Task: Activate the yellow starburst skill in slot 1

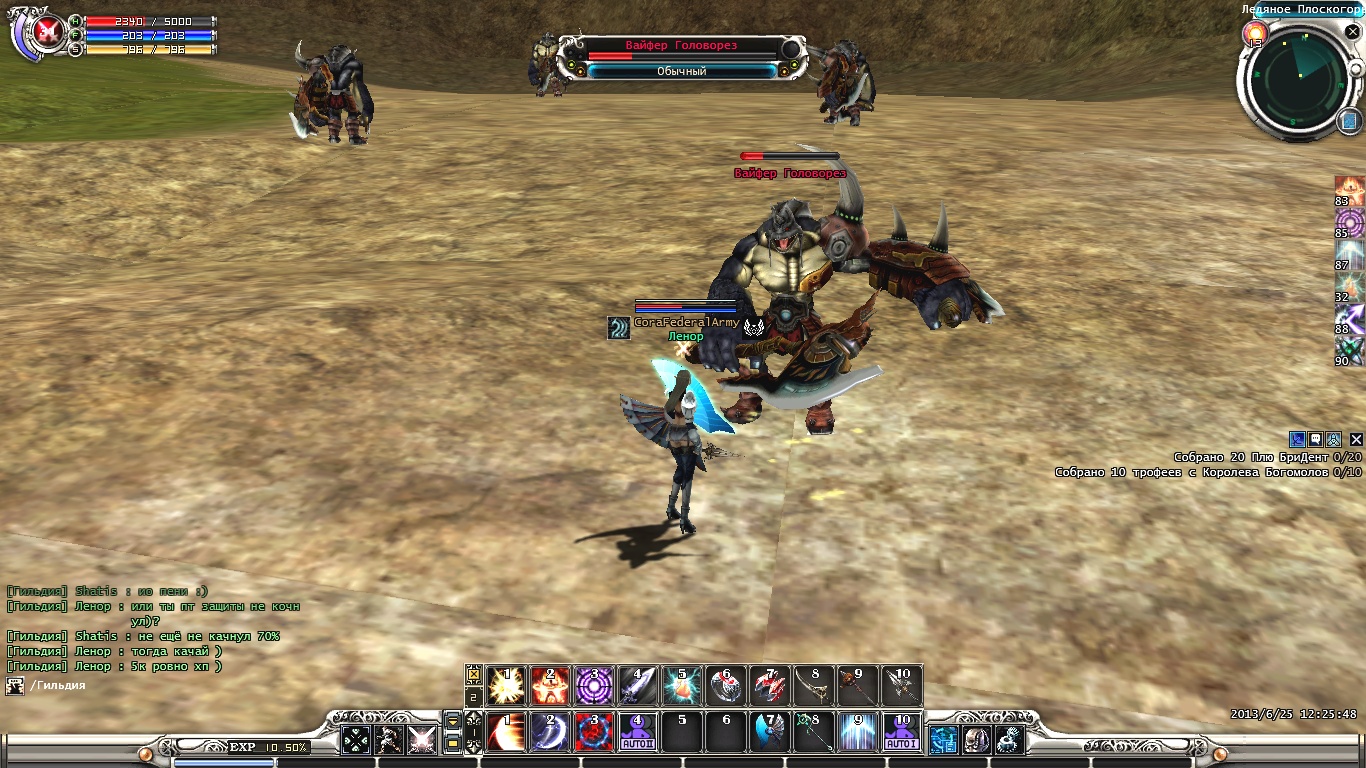Action: coord(507,686)
